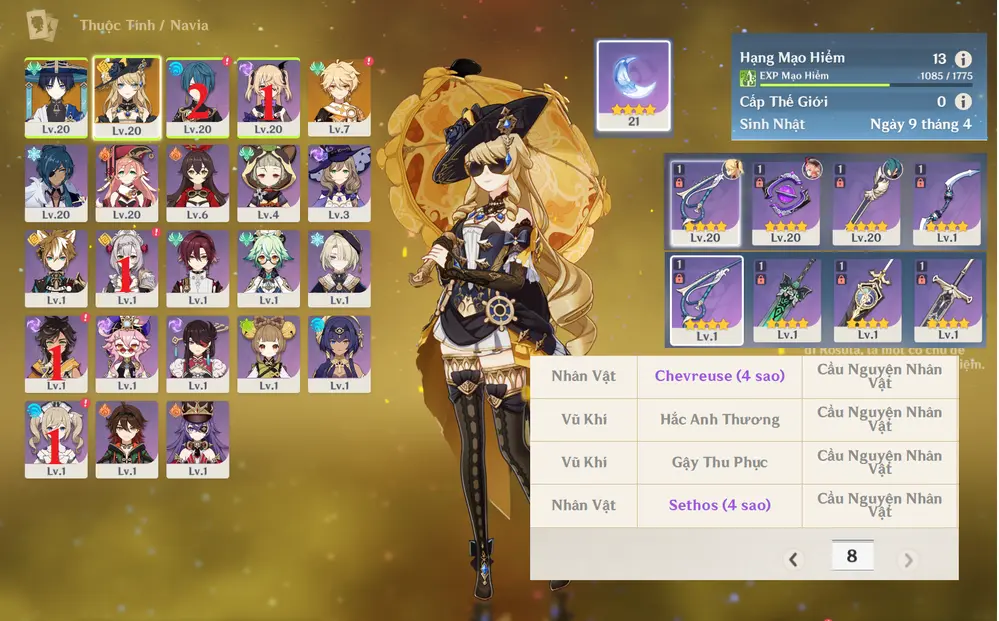Viewport: 999px width, 621px height.
Task: Select the Yanfei character card
Action: click(127, 183)
